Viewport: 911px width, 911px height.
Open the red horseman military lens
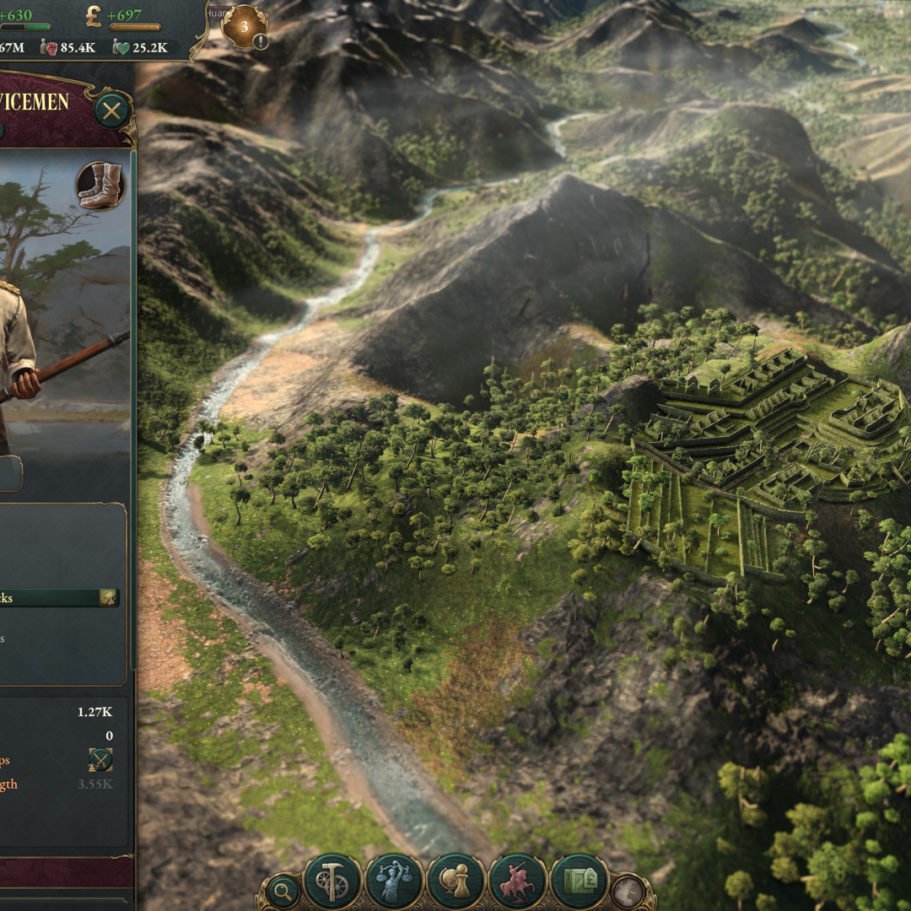[517, 881]
